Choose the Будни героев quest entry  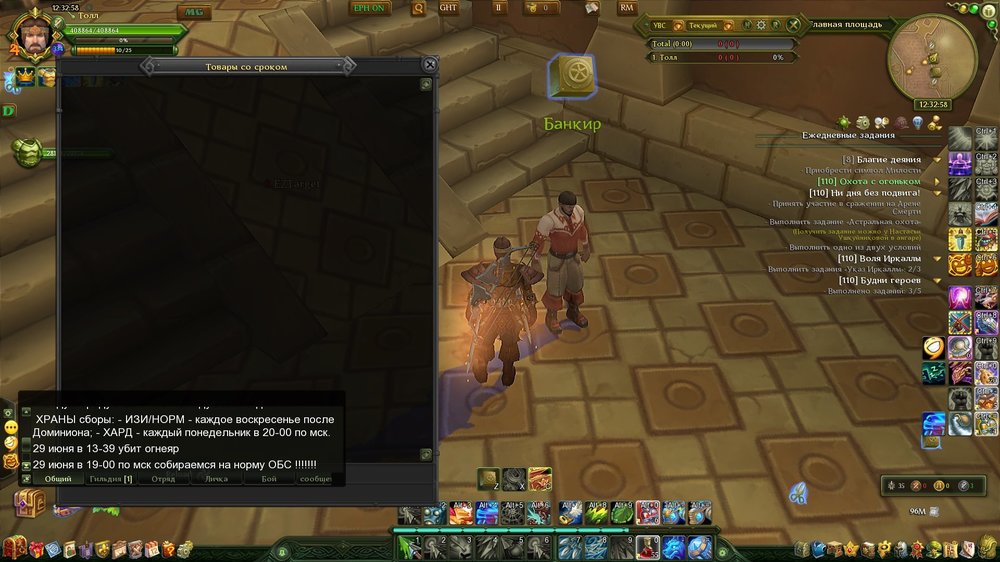pos(880,280)
